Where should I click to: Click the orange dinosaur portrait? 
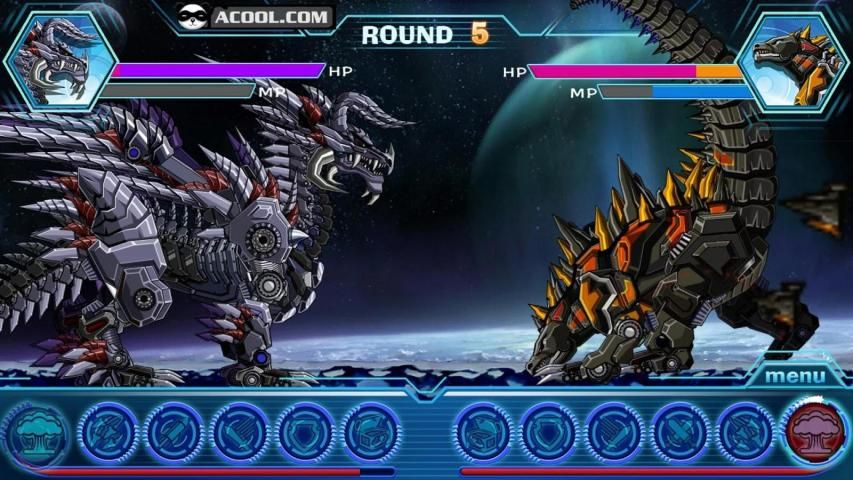pos(797,58)
